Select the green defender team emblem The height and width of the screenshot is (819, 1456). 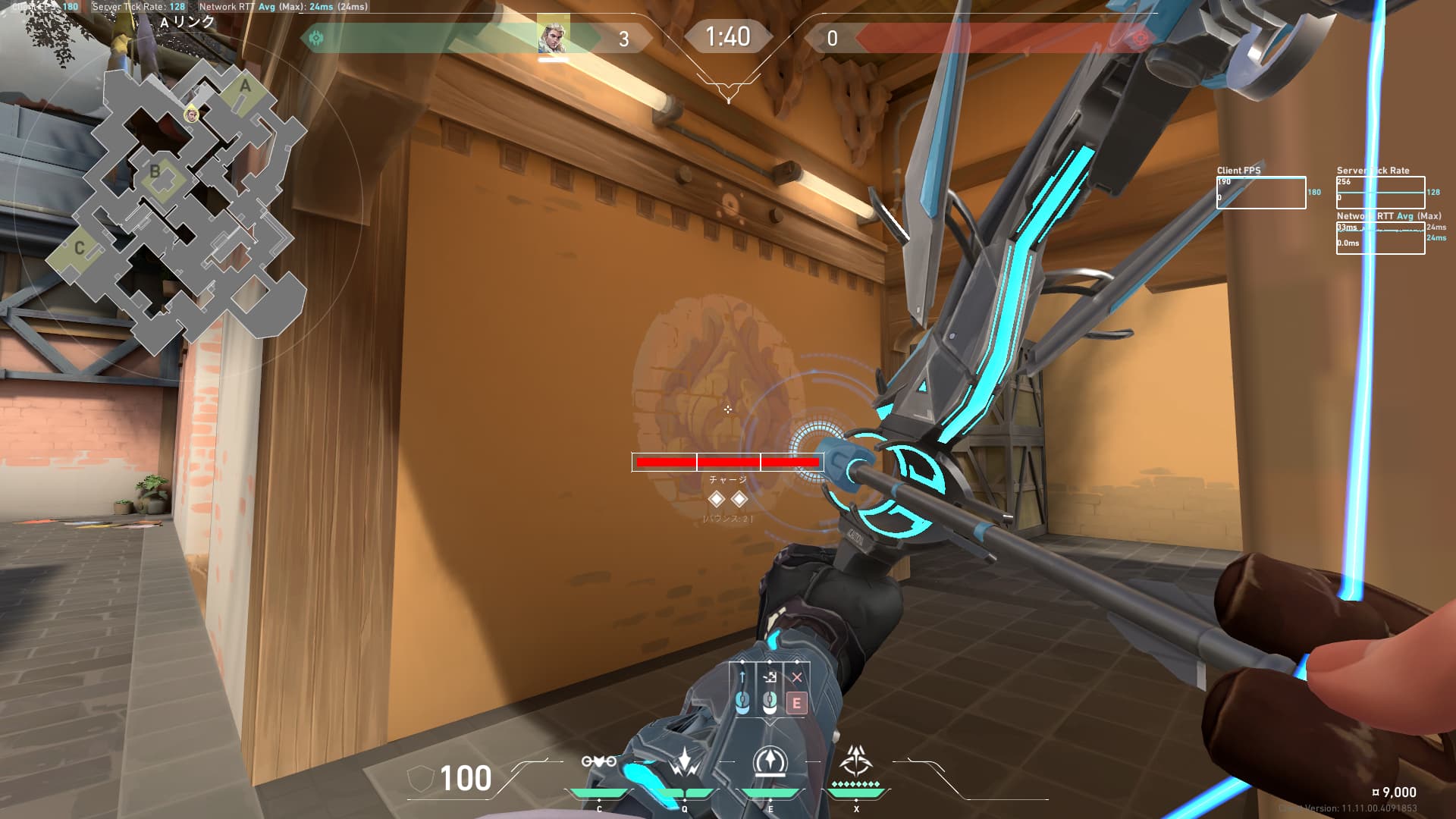[x=316, y=38]
